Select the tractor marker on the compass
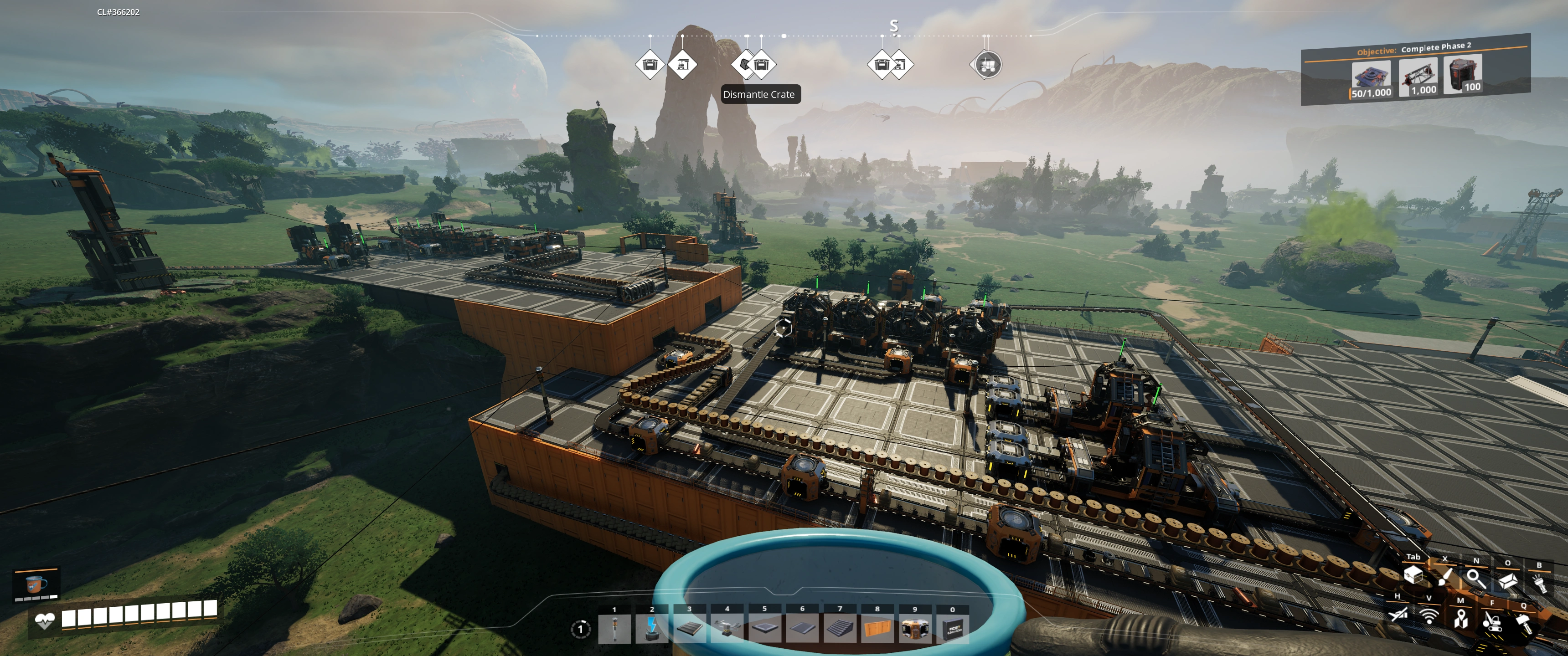This screenshot has height=656, width=1568. tap(987, 65)
